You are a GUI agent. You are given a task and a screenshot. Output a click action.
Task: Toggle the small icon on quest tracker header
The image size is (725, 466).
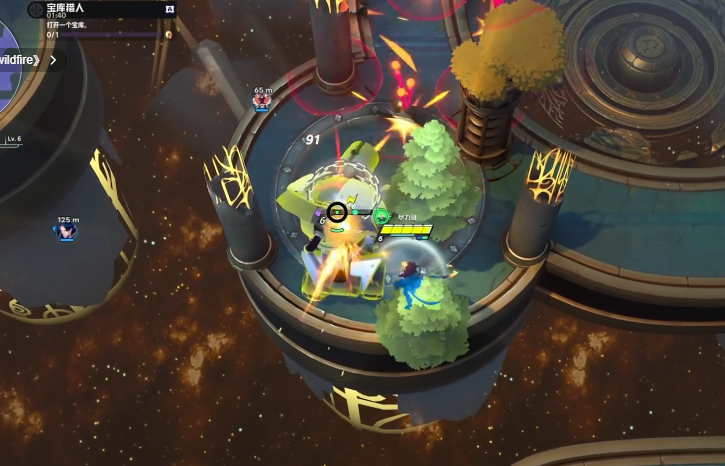pyautogui.click(x=169, y=9)
